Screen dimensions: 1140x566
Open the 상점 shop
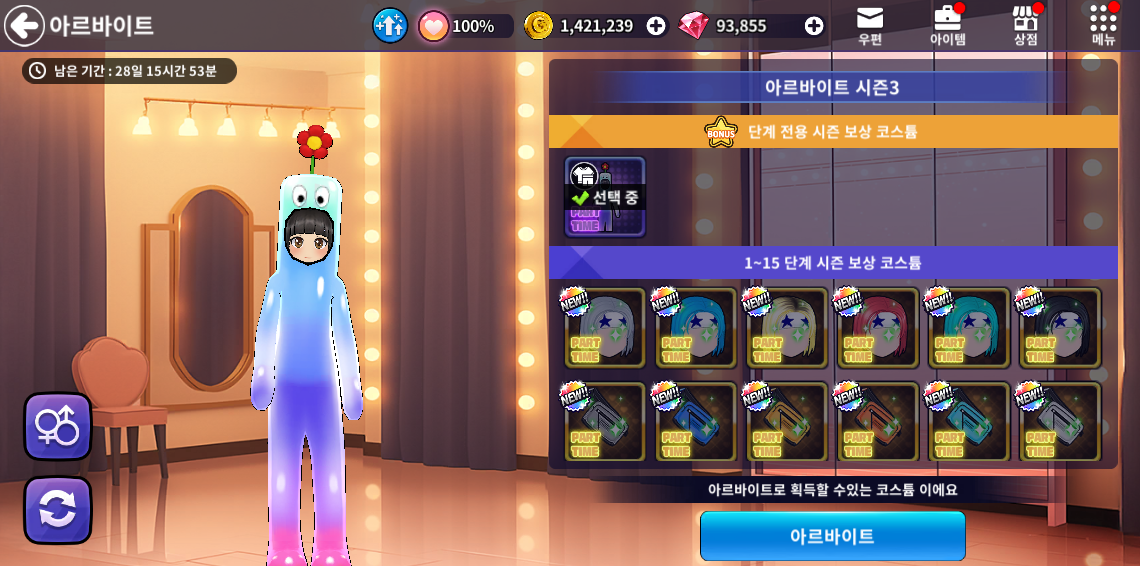(1025, 26)
